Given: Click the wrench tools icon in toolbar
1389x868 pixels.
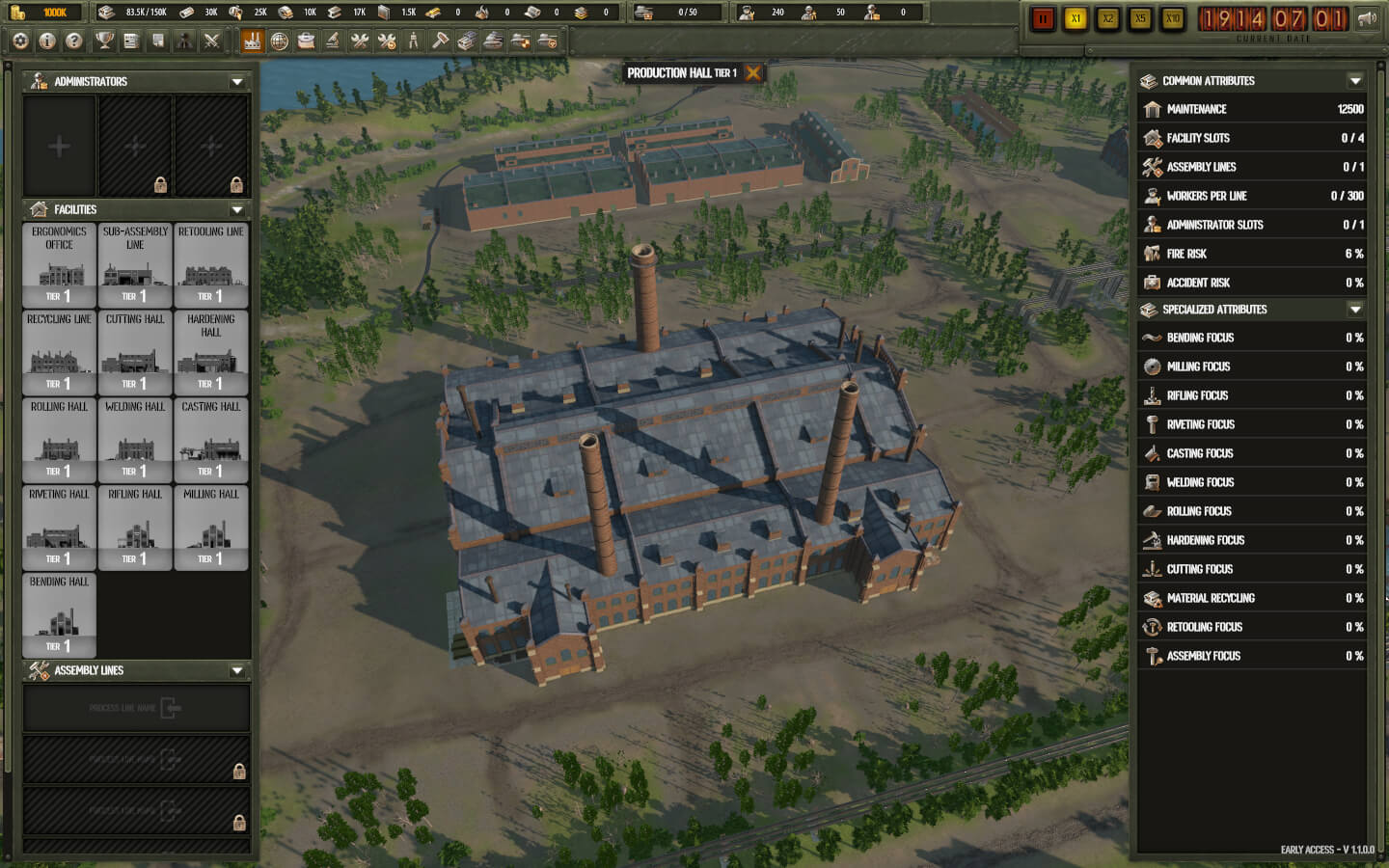Looking at the screenshot, I should click(x=358, y=41).
